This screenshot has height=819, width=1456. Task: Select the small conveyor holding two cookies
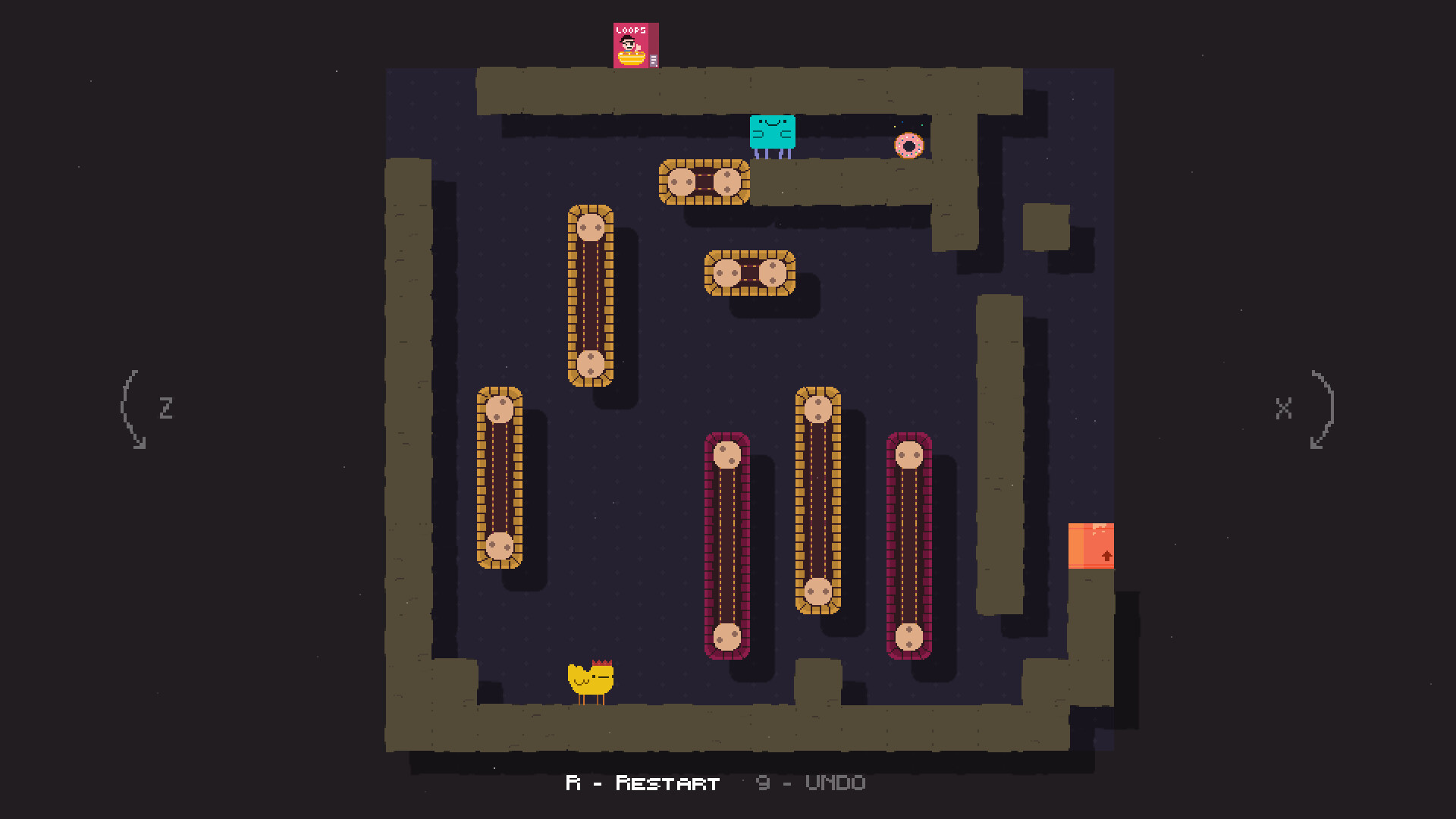tap(751, 273)
